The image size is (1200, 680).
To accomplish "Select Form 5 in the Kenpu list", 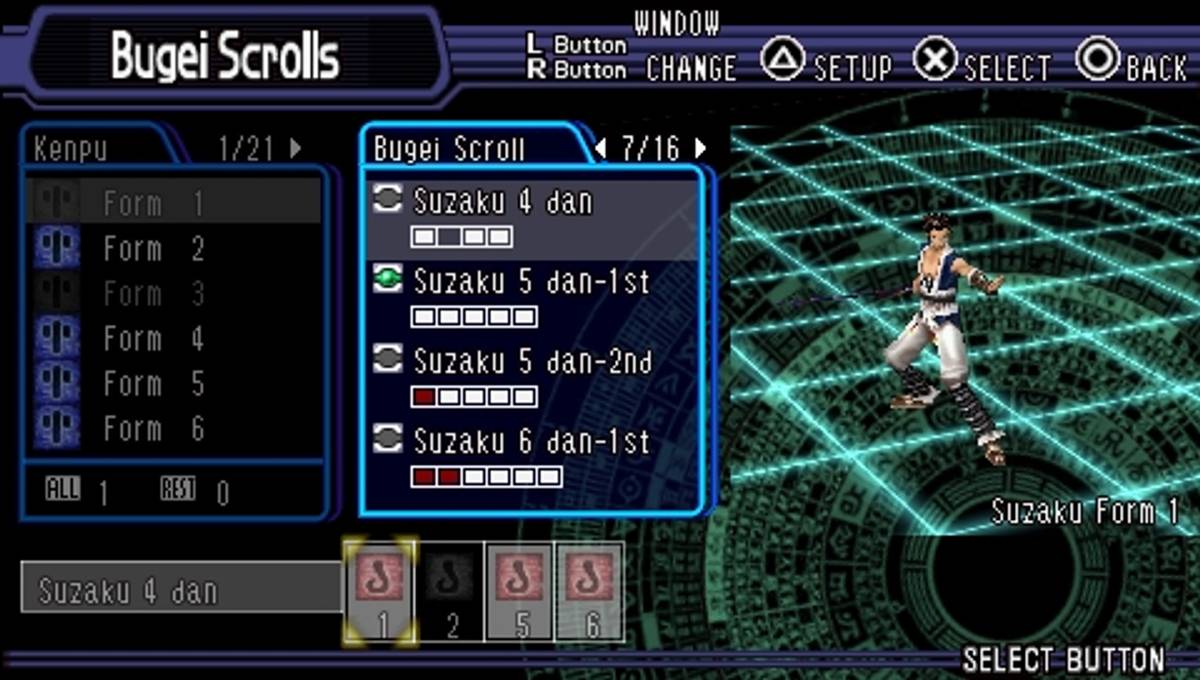I will [152, 384].
